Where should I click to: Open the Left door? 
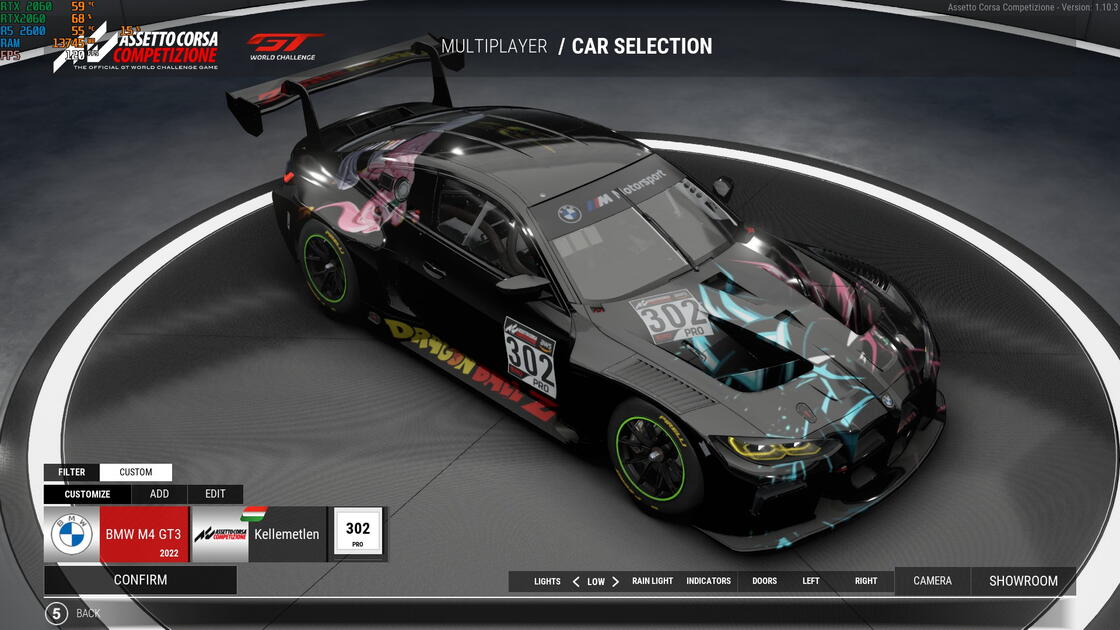point(811,581)
